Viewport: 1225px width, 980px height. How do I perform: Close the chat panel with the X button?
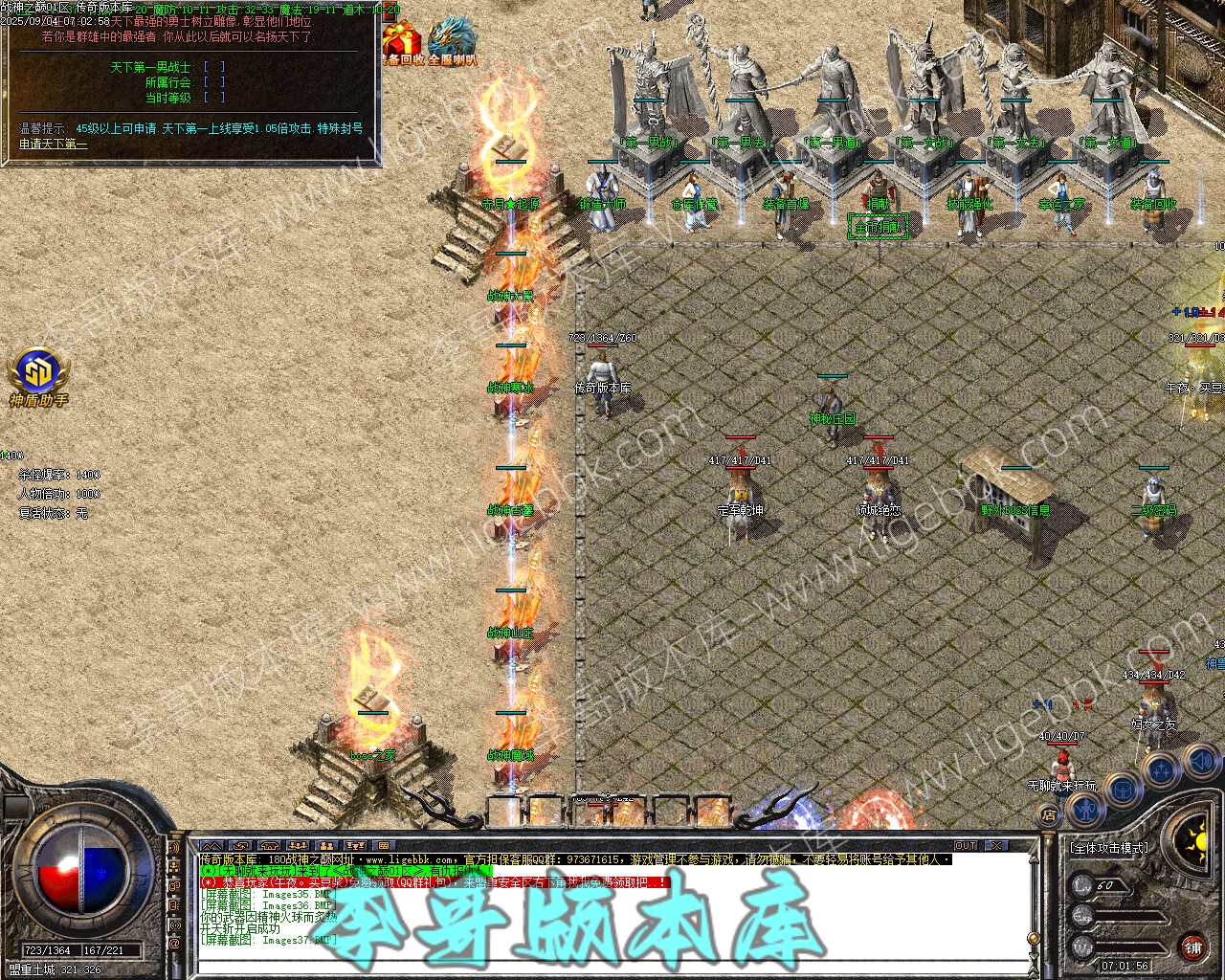click(996, 846)
